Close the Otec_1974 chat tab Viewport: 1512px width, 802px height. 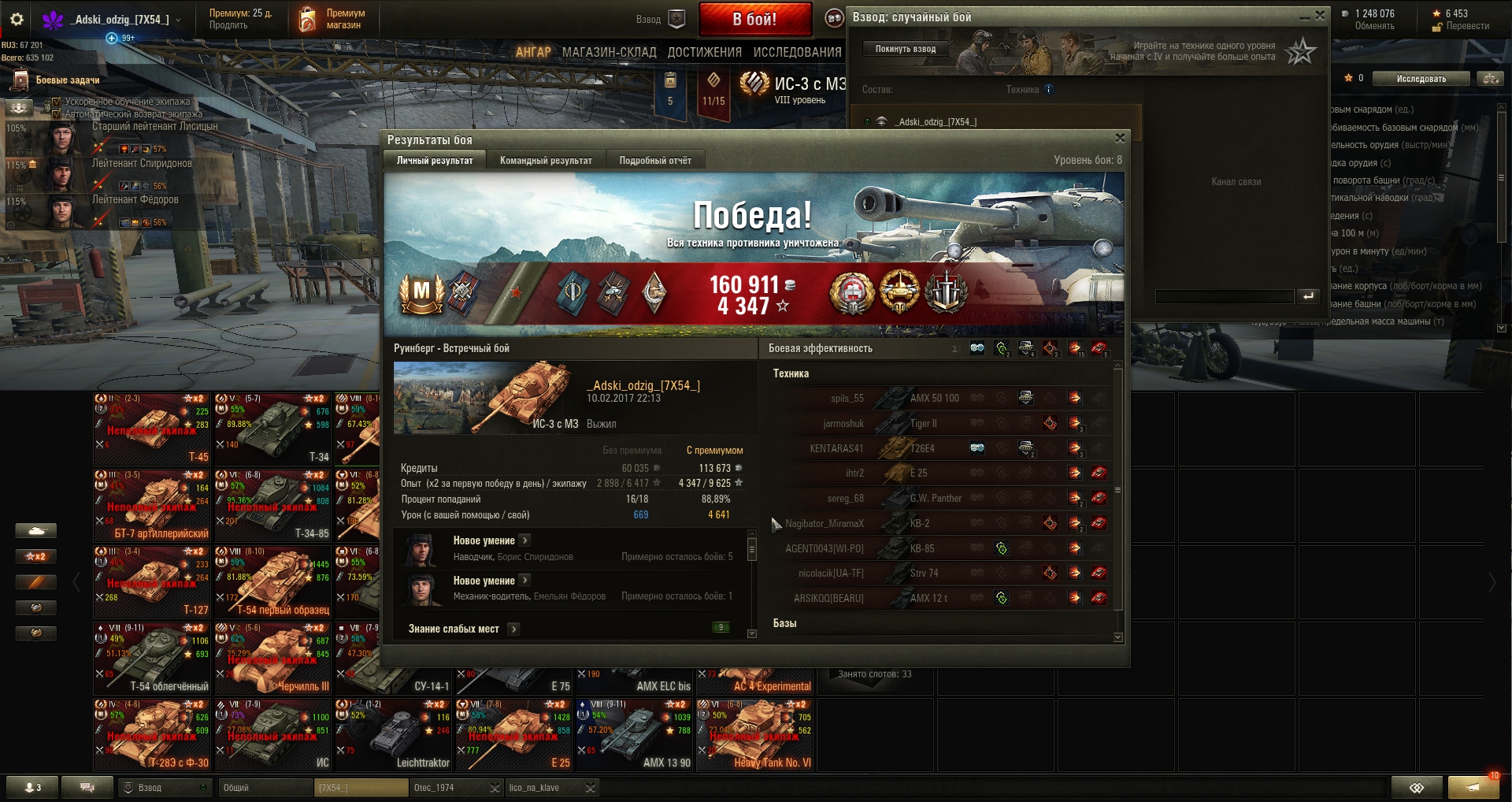click(x=495, y=788)
